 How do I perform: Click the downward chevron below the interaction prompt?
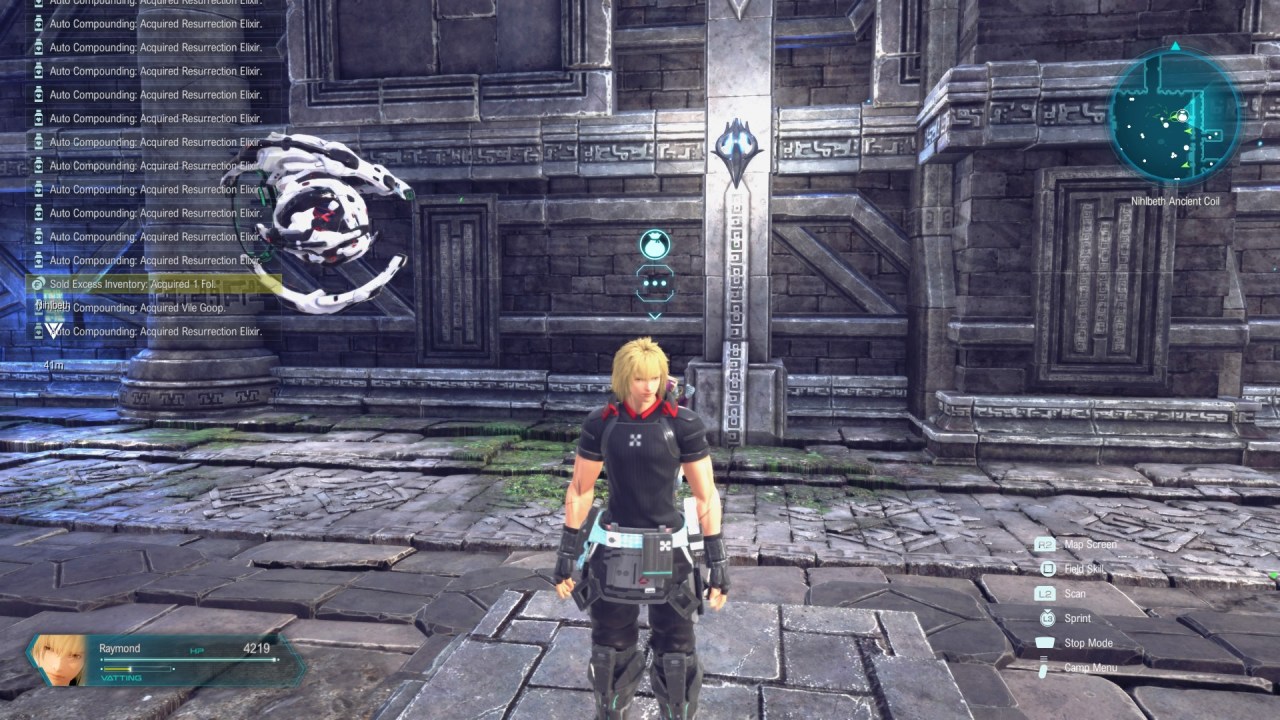click(655, 317)
